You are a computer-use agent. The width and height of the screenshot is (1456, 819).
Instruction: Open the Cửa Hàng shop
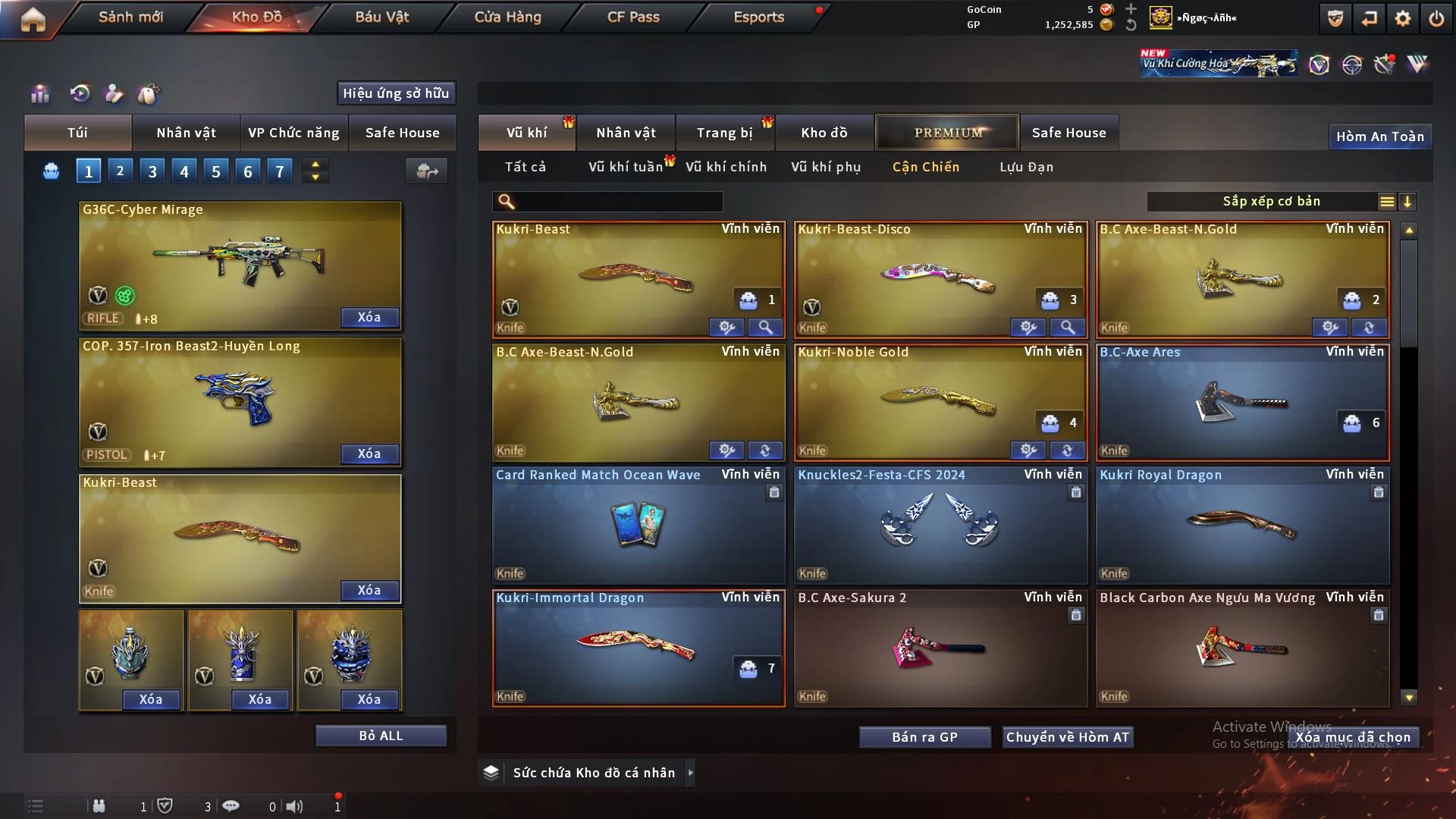(x=507, y=17)
